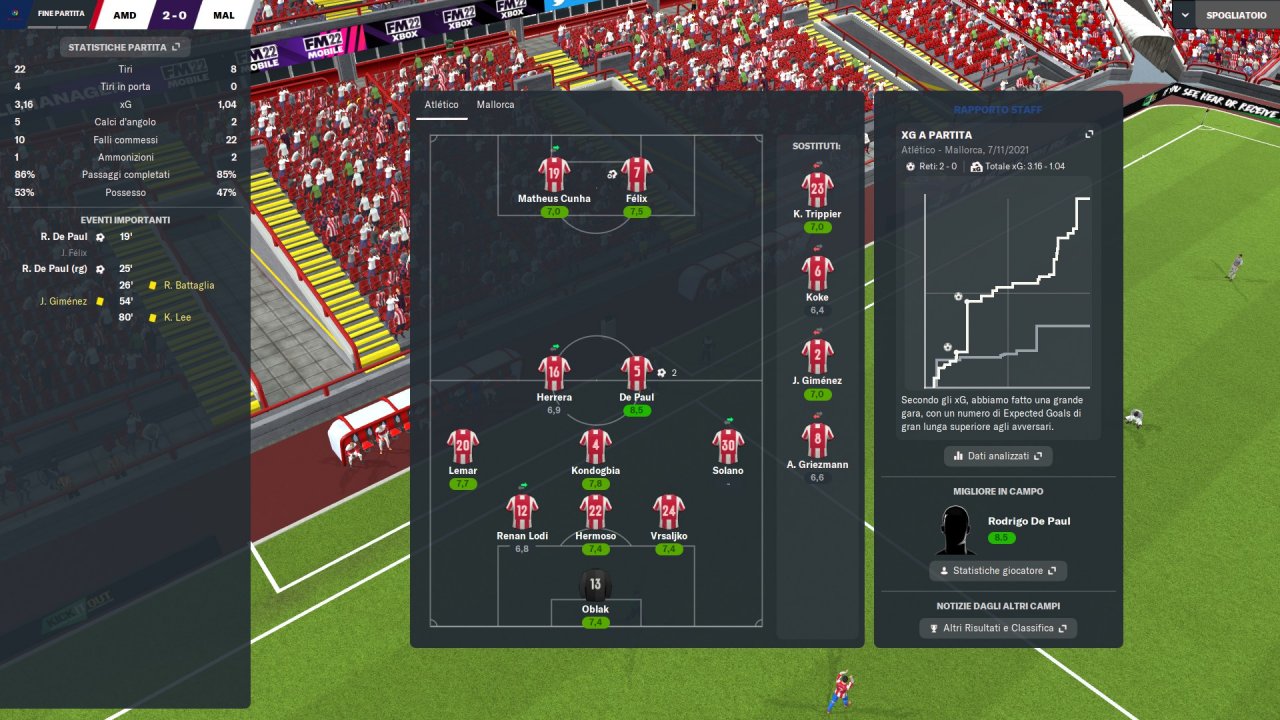Switch to the Mallorca lineup tab
The image size is (1280, 720).
[x=495, y=104]
